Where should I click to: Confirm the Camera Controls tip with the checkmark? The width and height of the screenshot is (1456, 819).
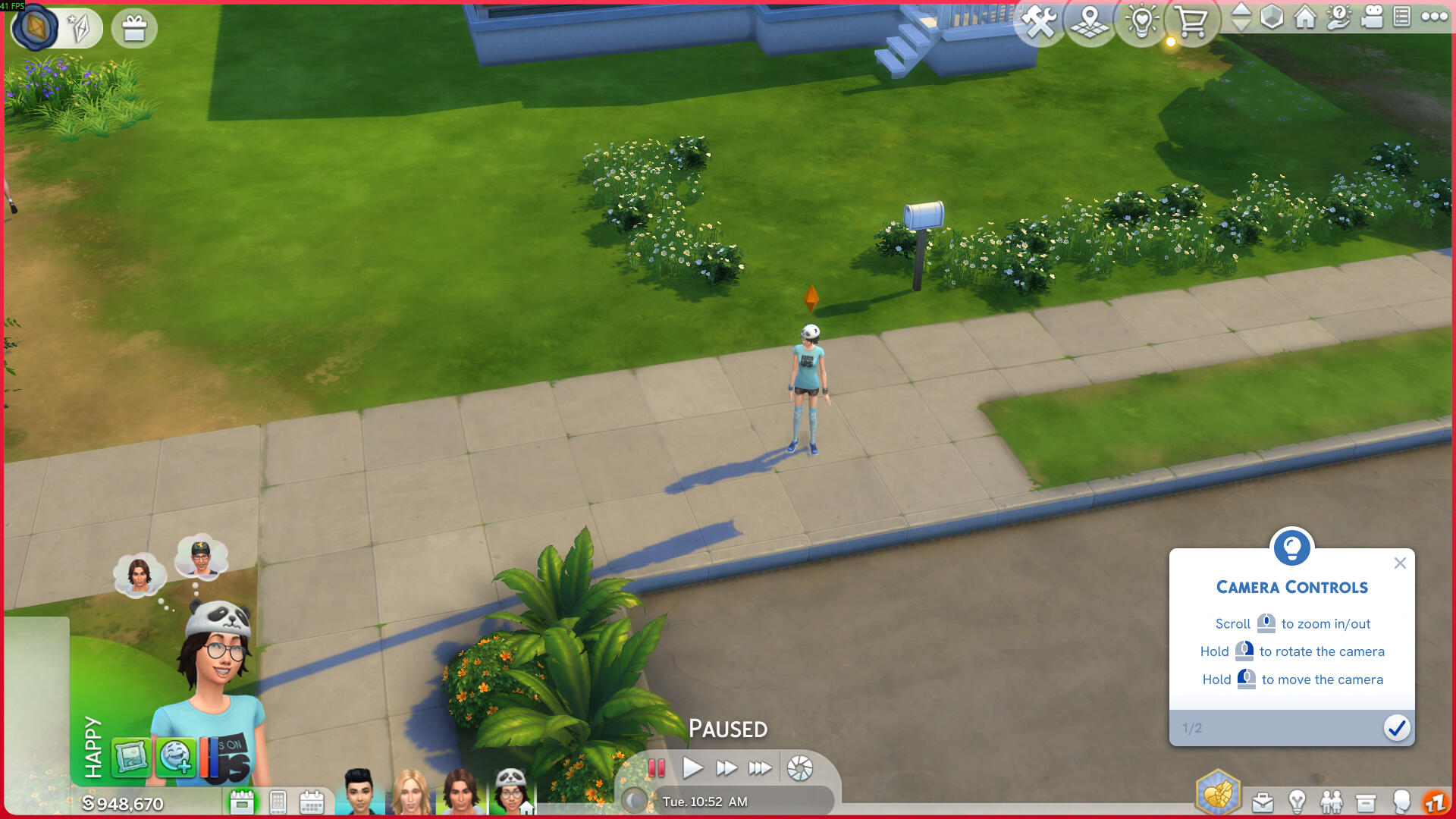[1396, 728]
